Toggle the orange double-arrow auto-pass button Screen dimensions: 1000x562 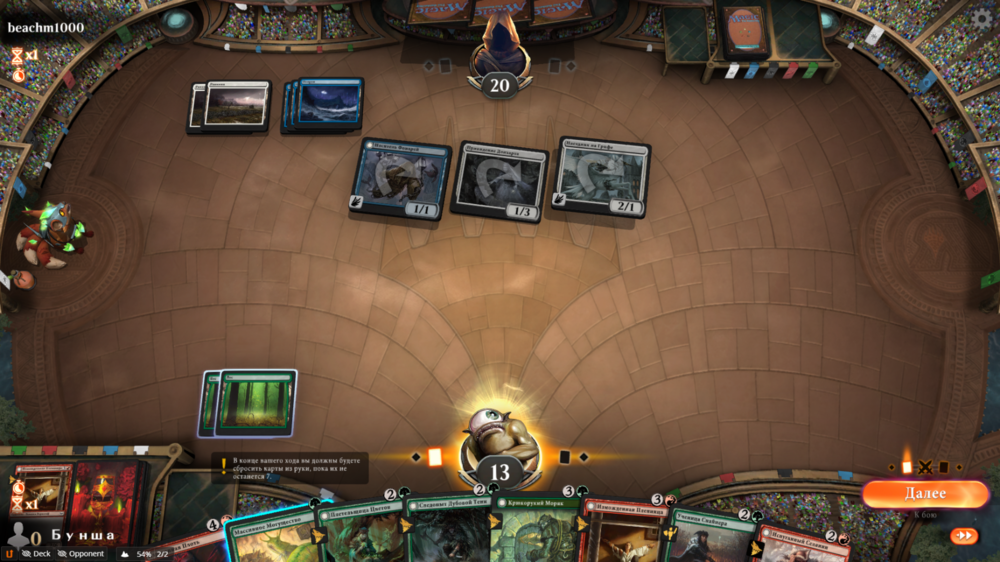tap(963, 535)
